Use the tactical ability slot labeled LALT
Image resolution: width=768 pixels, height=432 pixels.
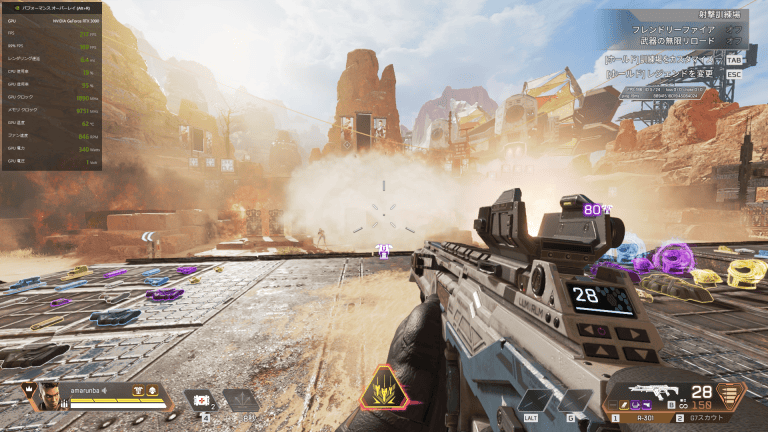533,401
